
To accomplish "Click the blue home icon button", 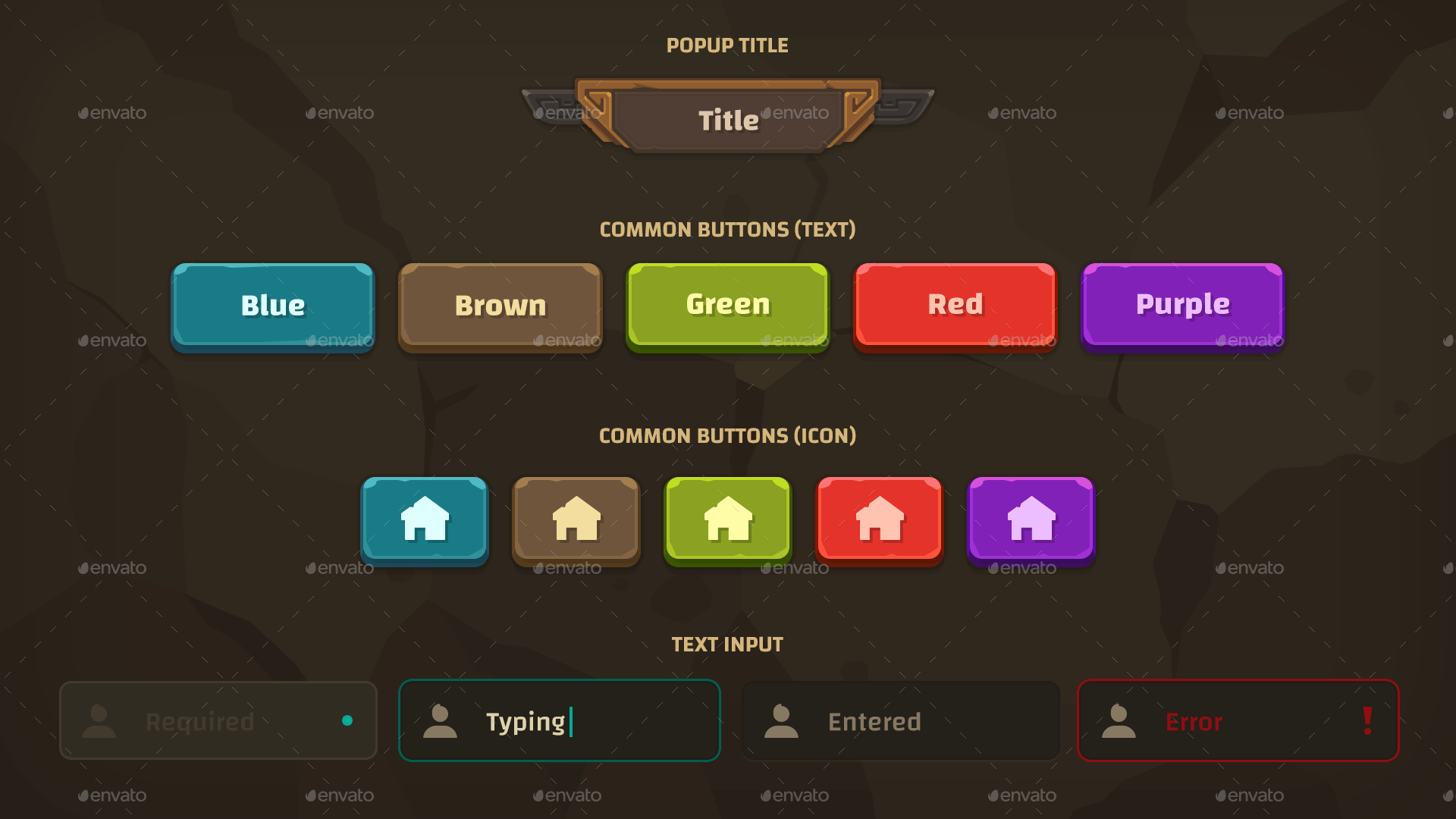I will [425, 520].
